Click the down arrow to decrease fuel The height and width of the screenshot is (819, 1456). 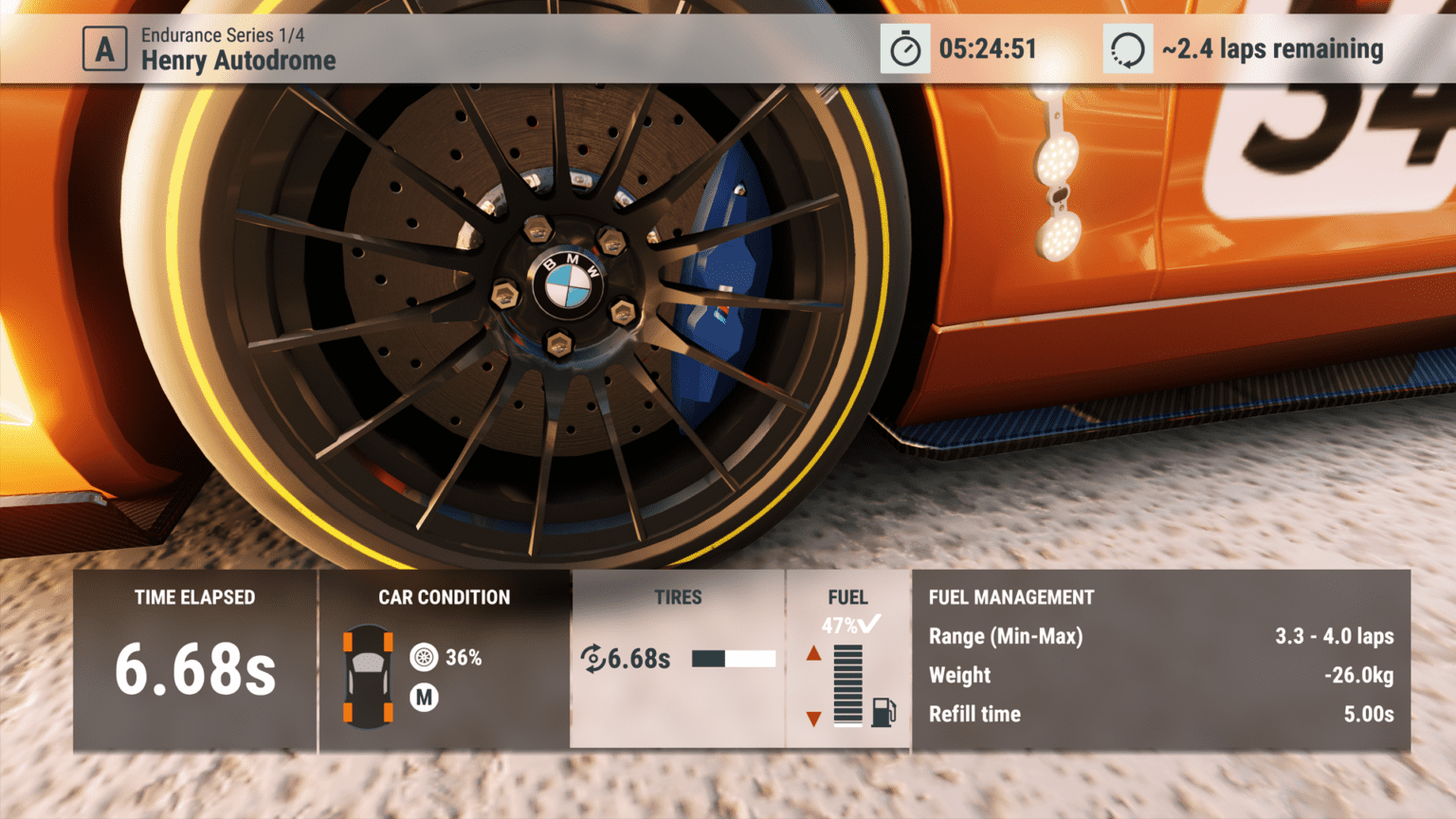point(815,719)
